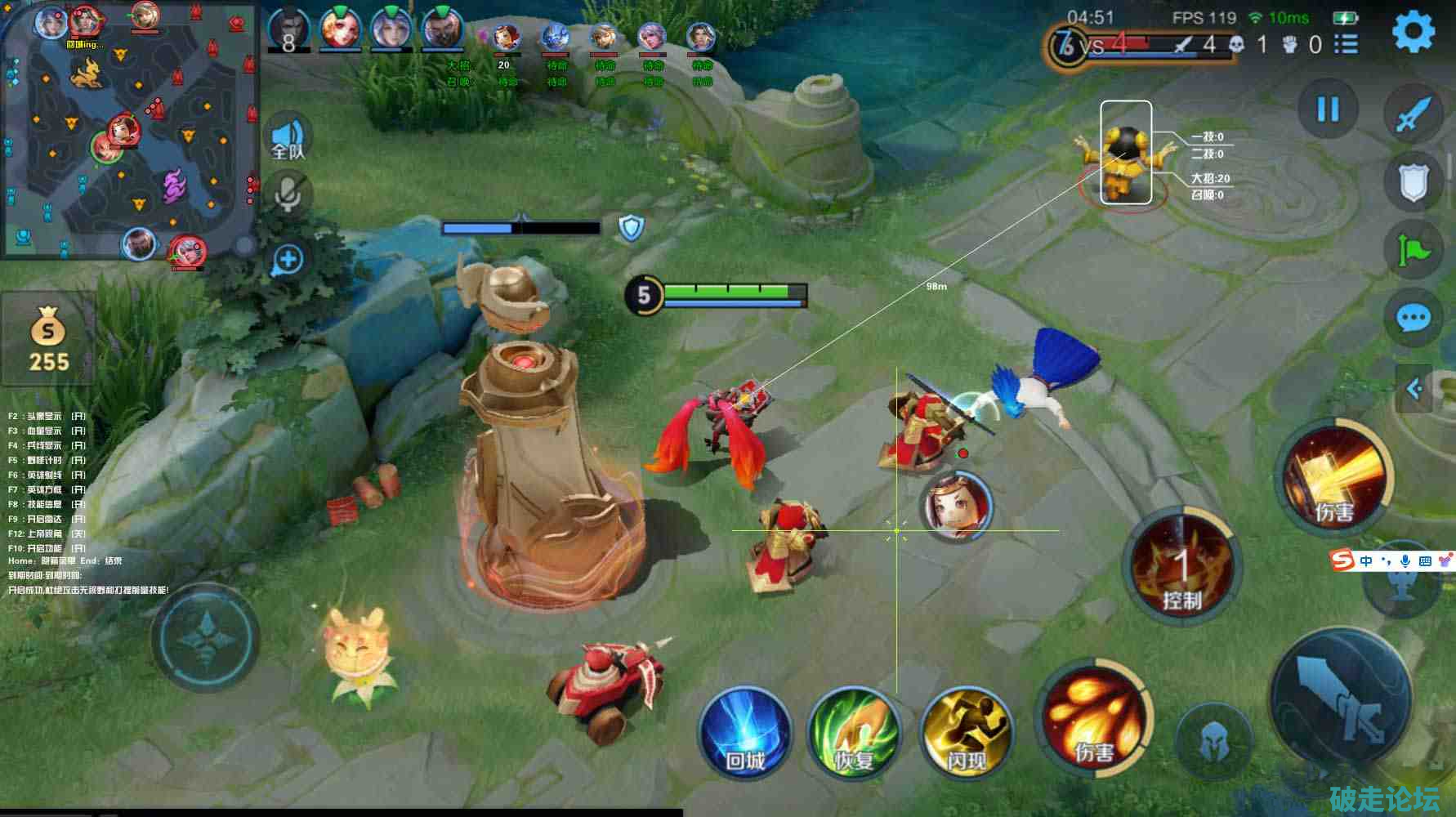The image size is (1456, 817).
Task: Open the scoreboard list icon
Action: coord(1347,44)
